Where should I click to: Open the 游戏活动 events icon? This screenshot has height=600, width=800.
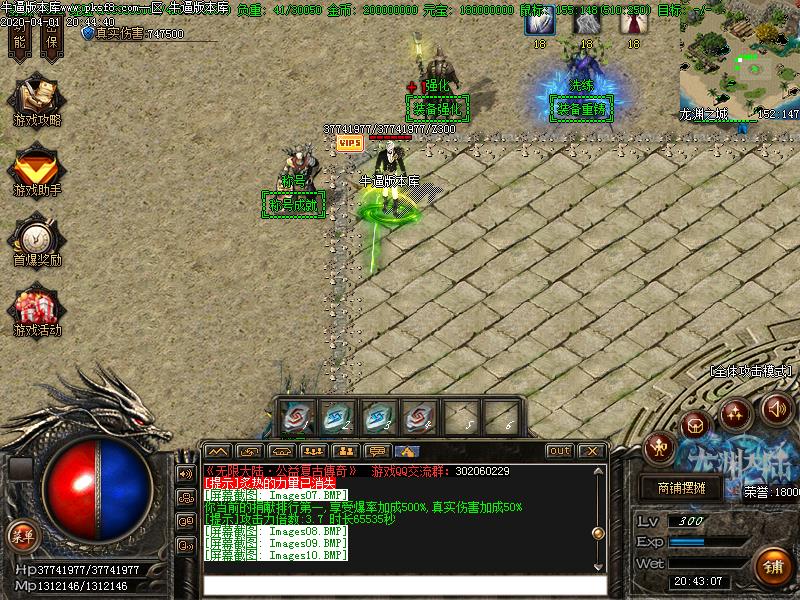tap(36, 307)
